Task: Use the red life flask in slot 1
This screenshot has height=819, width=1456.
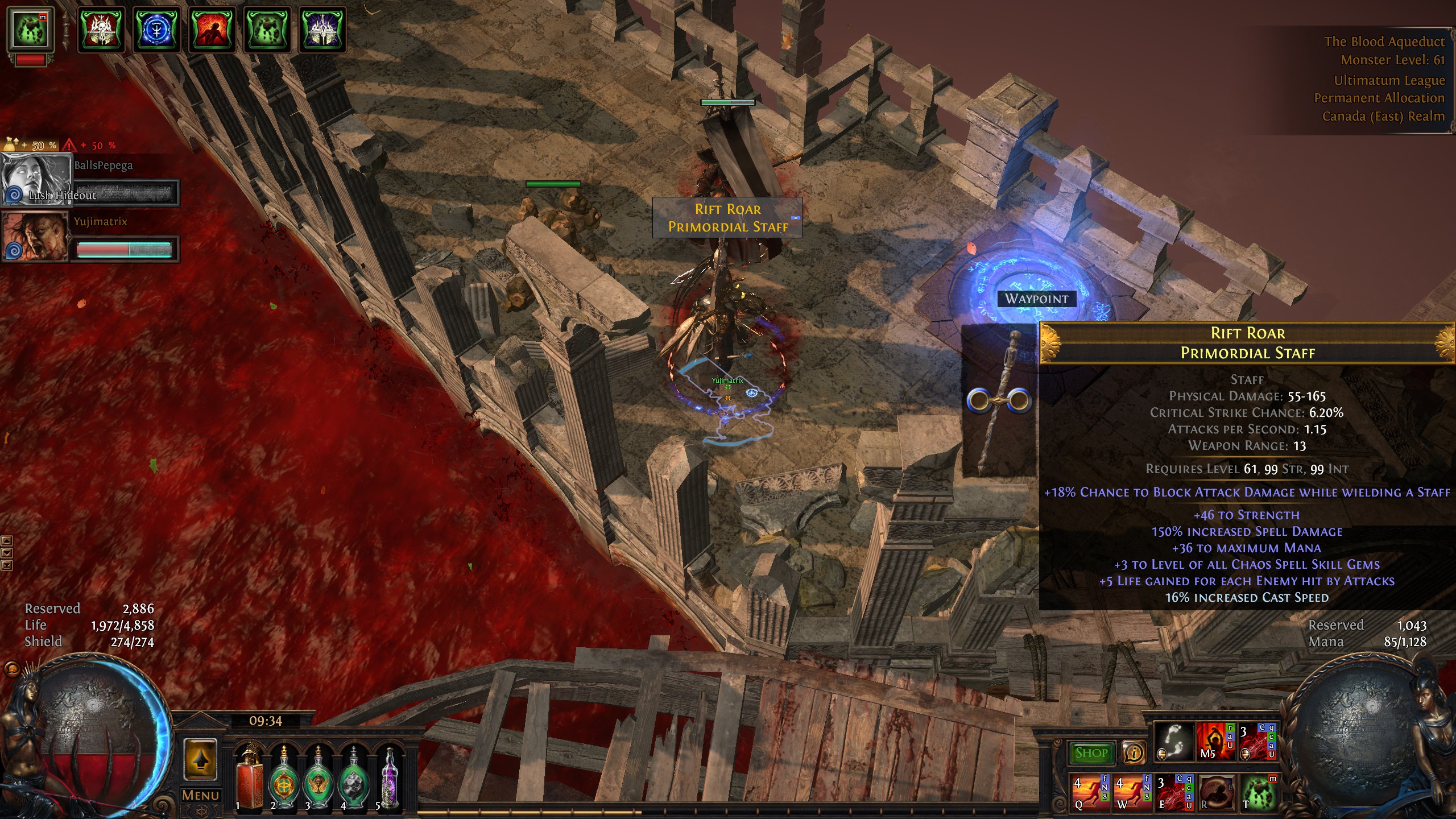Action: point(249,778)
